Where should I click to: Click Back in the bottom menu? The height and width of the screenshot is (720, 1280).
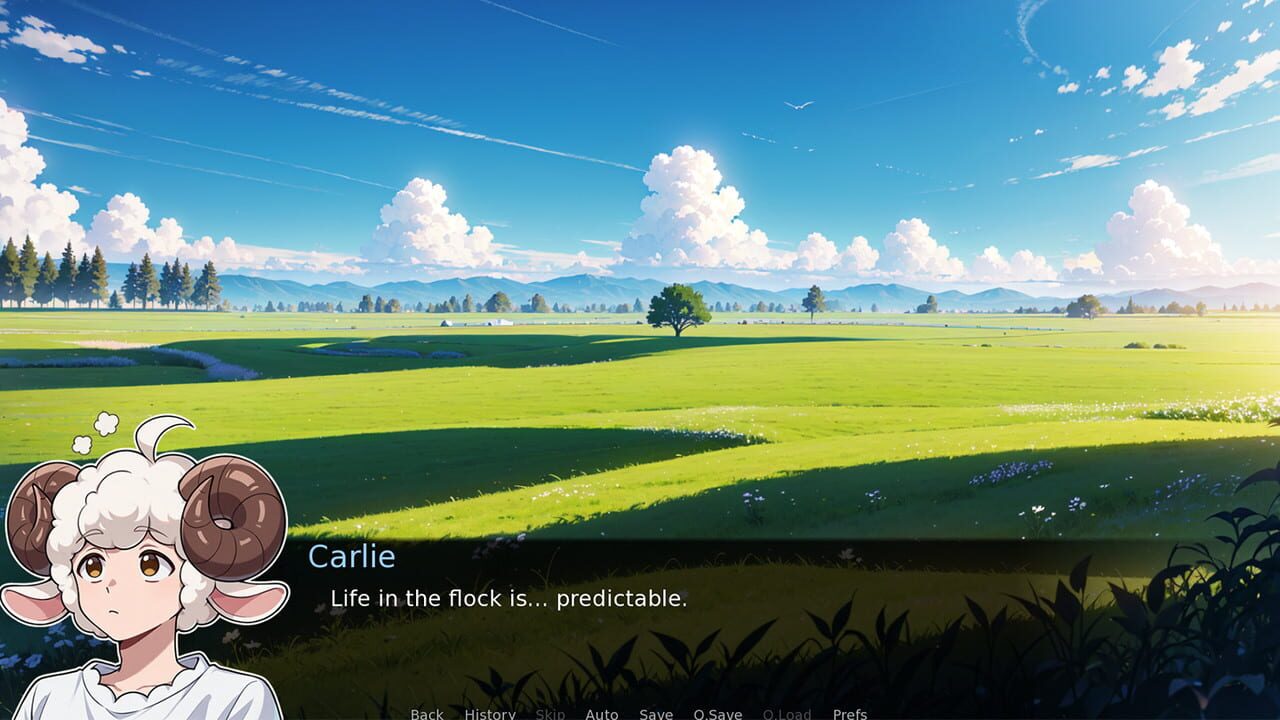point(426,714)
